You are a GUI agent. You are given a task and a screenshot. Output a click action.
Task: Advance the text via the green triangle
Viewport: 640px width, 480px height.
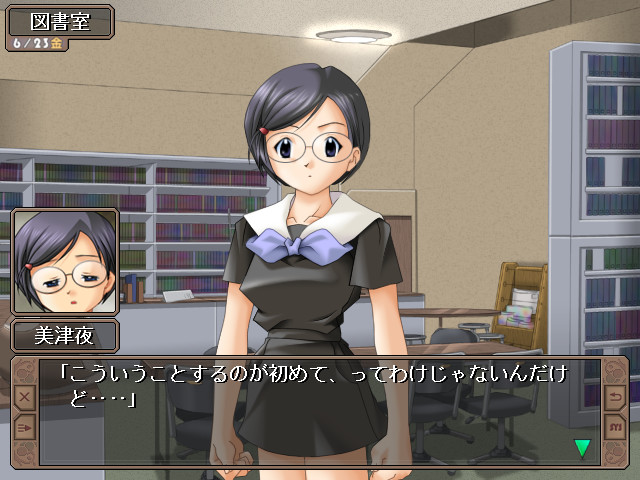coord(582,447)
